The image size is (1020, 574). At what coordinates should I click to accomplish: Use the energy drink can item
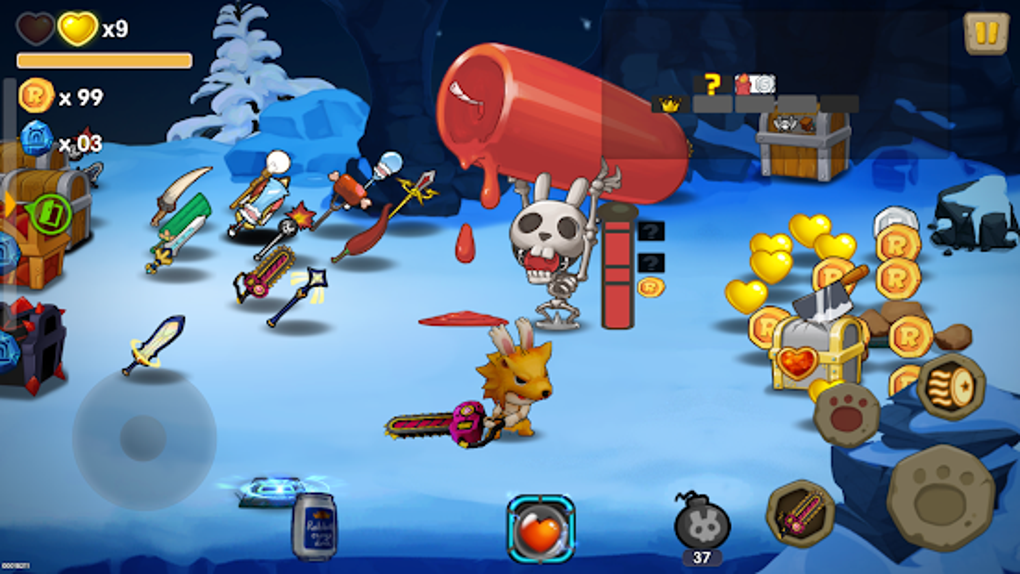[313, 526]
